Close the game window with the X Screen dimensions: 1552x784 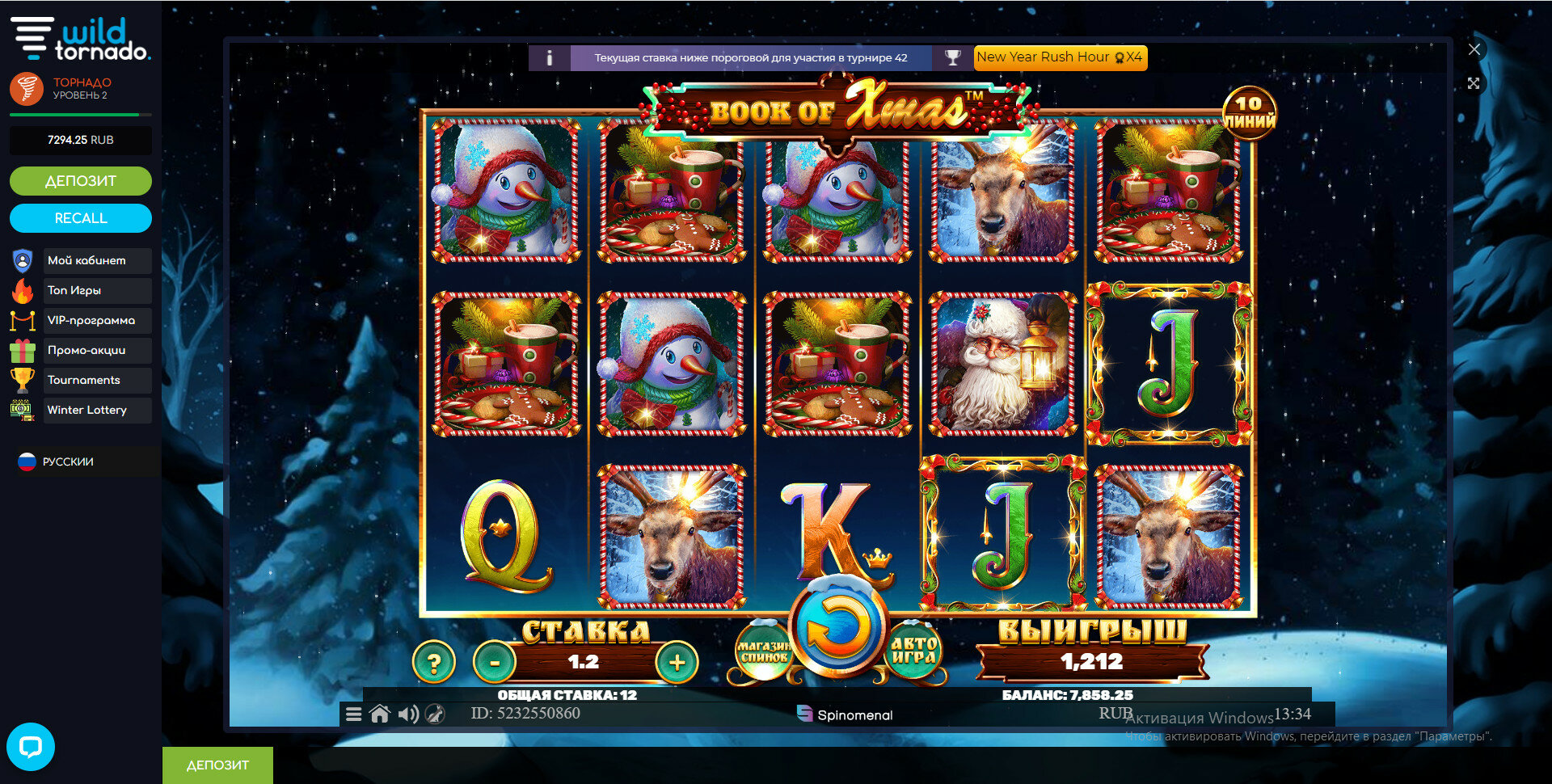tap(1474, 49)
